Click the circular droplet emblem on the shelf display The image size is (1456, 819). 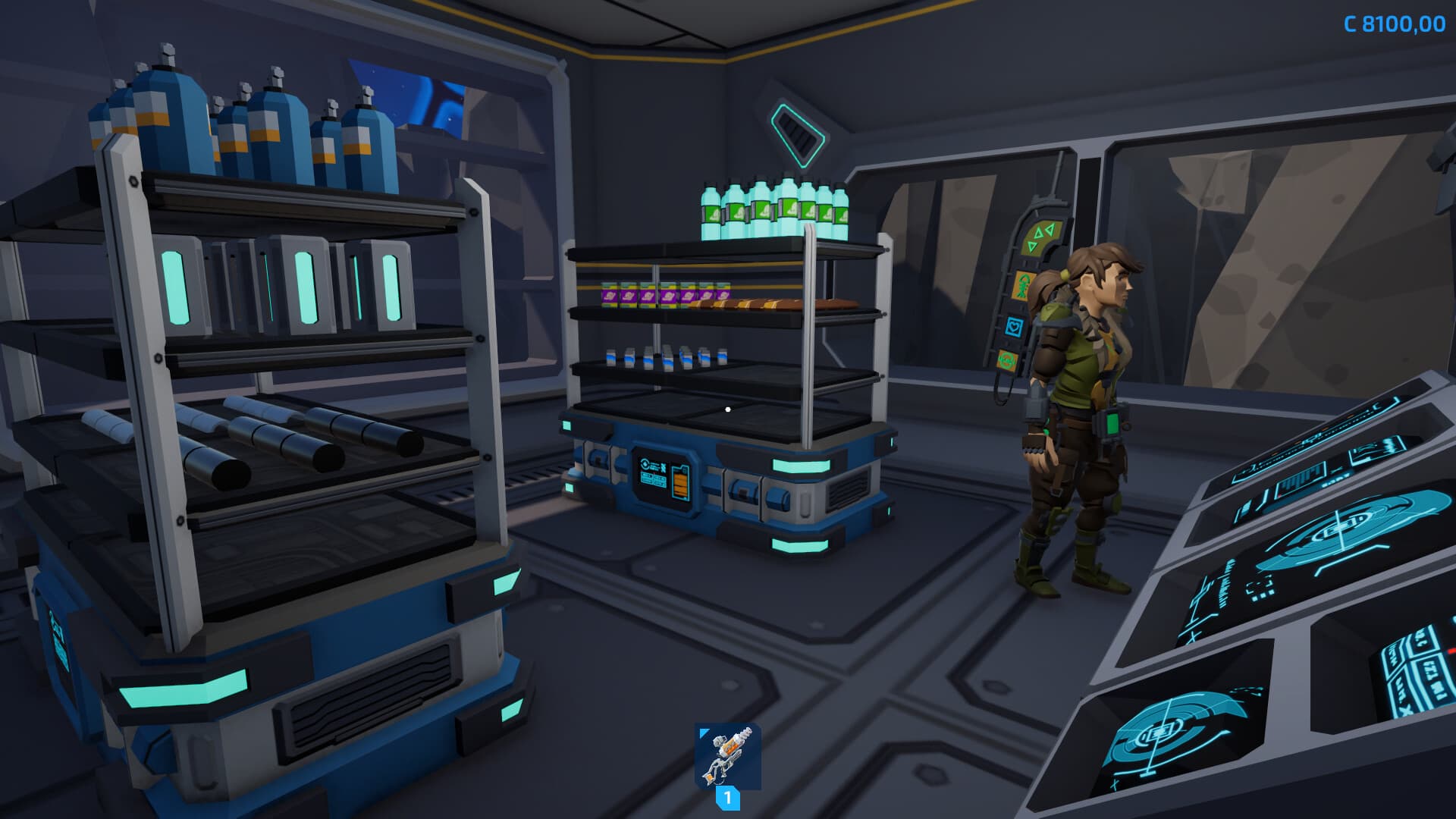[645, 464]
